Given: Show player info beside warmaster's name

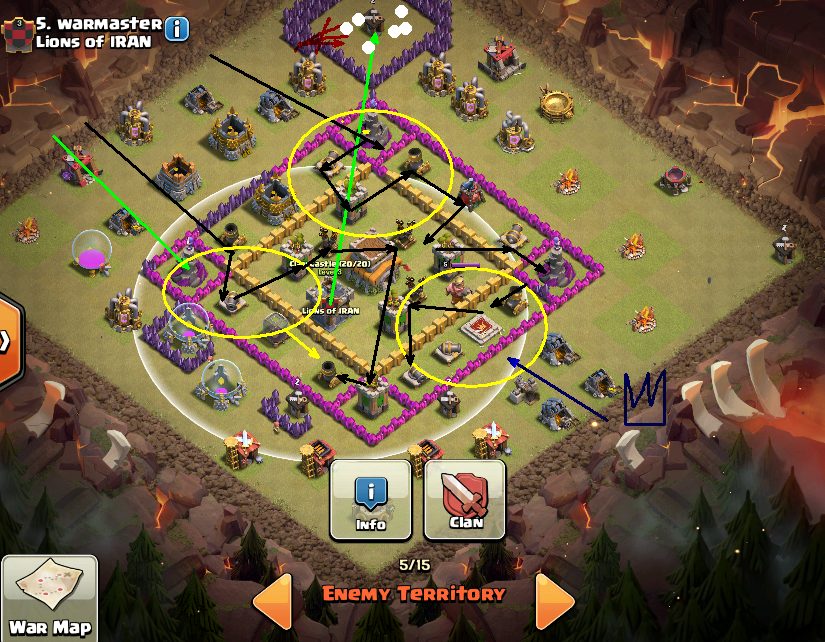Looking at the screenshot, I should (176, 29).
